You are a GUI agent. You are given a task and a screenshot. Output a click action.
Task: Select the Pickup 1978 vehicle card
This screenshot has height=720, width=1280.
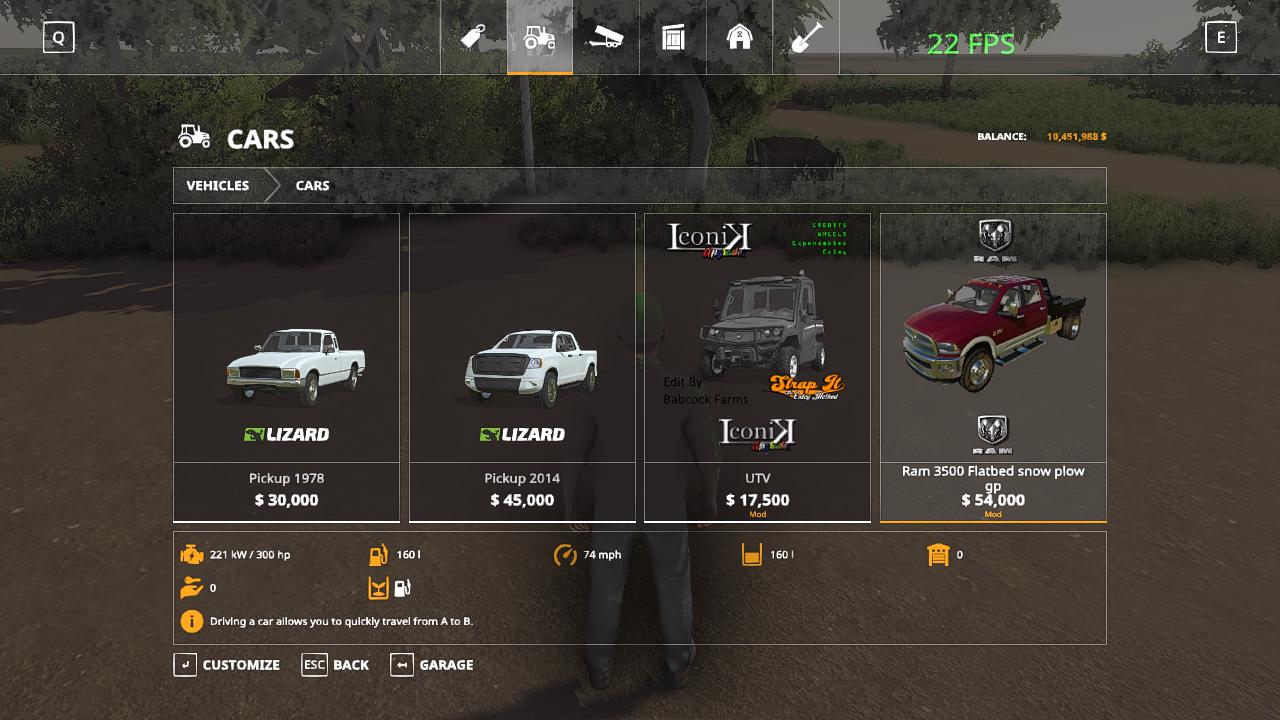click(286, 367)
